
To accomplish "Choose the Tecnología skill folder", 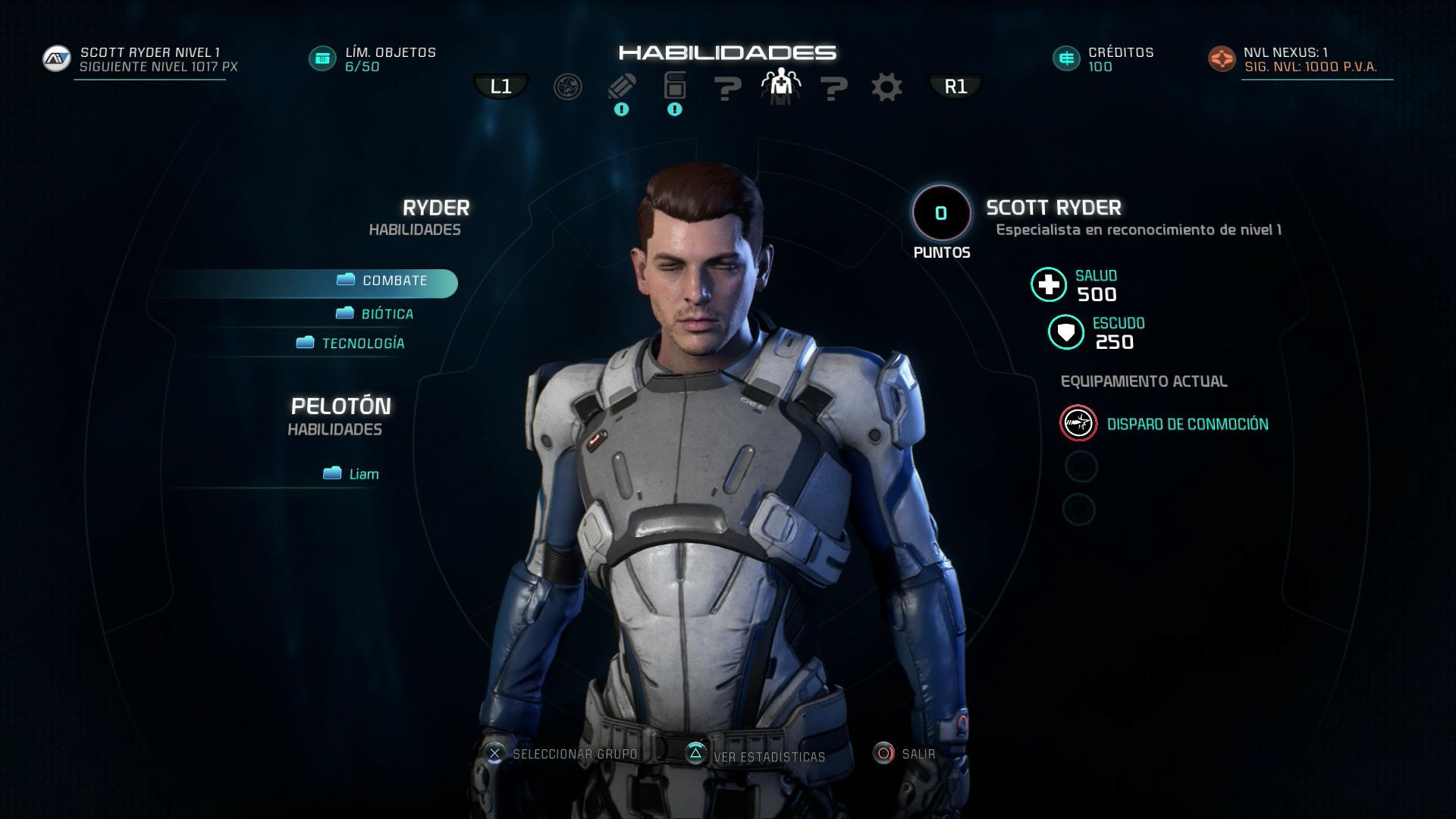I will pos(362,344).
